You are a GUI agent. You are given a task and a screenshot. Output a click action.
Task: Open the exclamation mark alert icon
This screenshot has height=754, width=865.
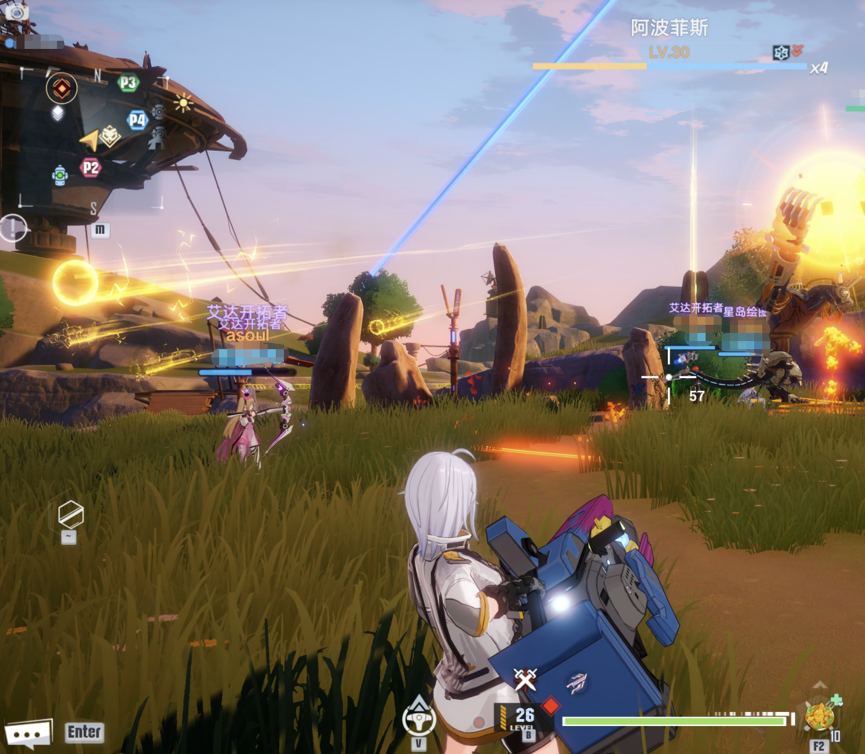(x=13, y=228)
